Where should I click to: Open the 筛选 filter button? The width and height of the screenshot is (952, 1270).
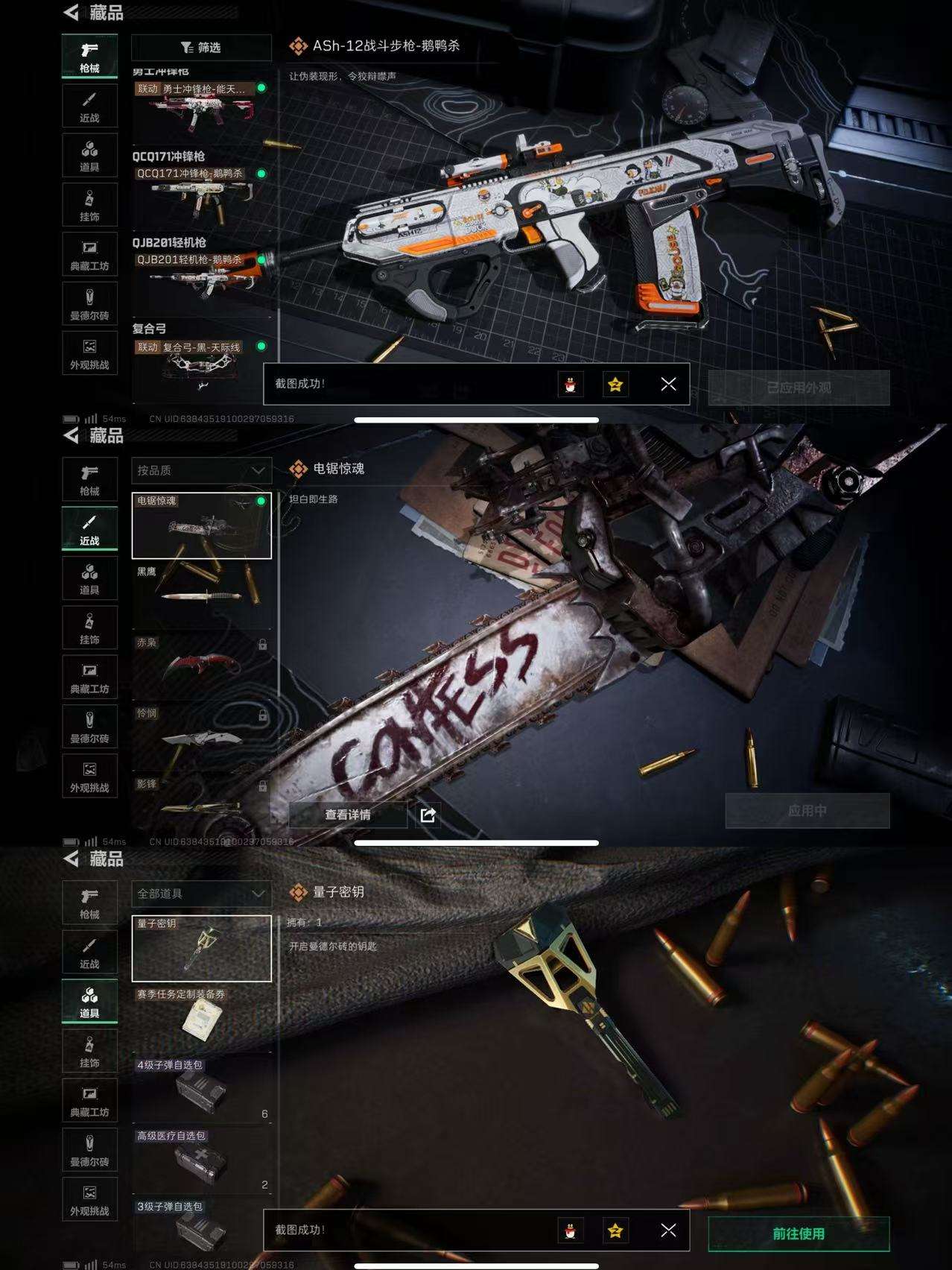point(201,48)
